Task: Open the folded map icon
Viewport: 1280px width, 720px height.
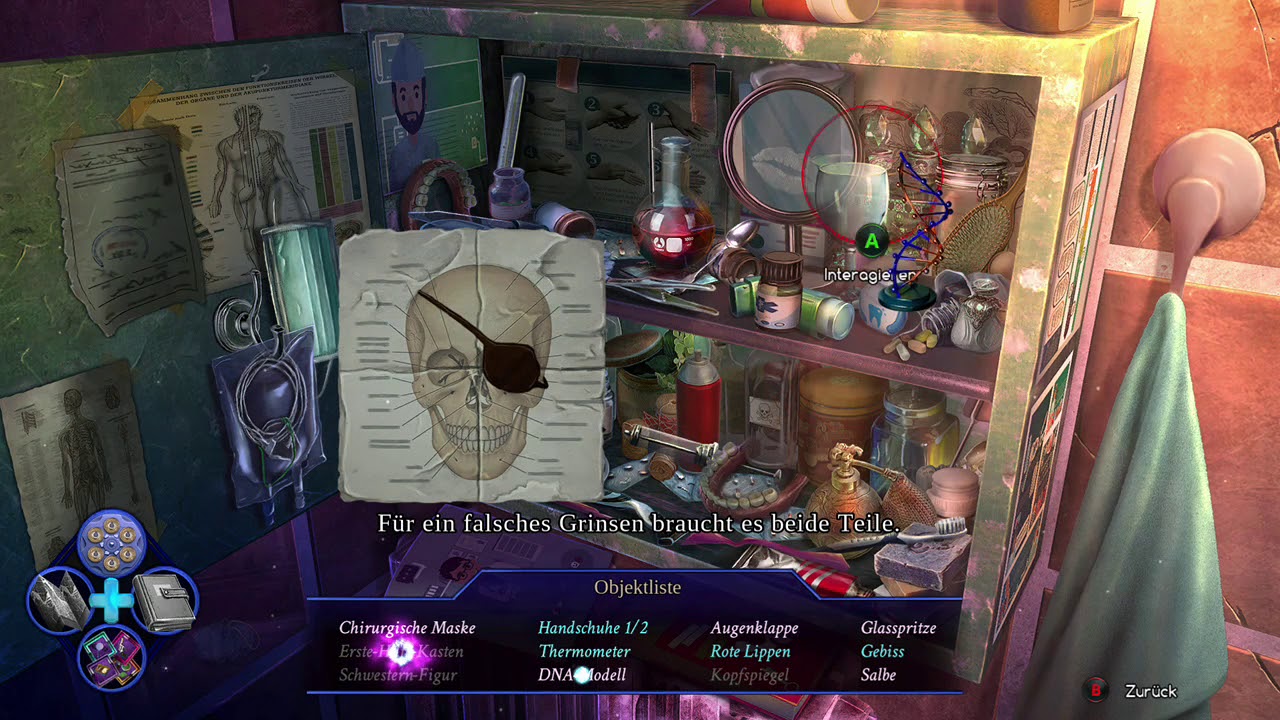Action: click(x=58, y=600)
